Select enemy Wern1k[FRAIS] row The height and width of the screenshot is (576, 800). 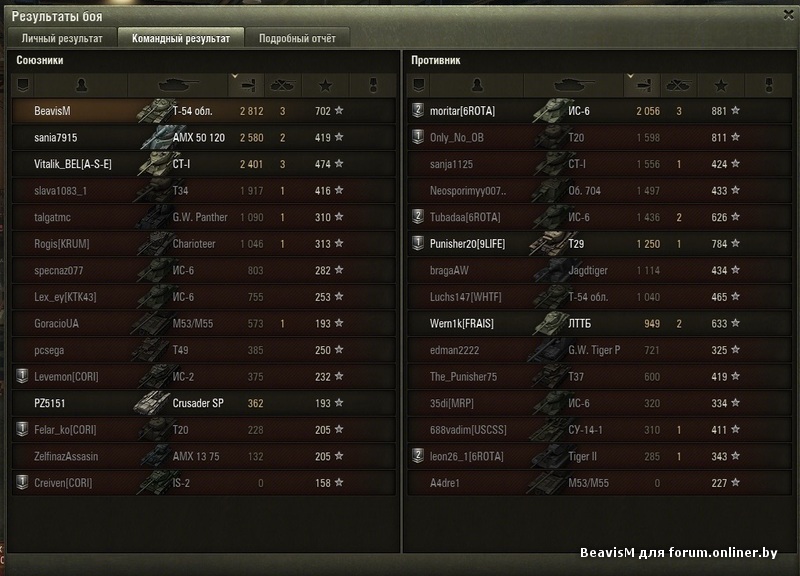pos(599,323)
